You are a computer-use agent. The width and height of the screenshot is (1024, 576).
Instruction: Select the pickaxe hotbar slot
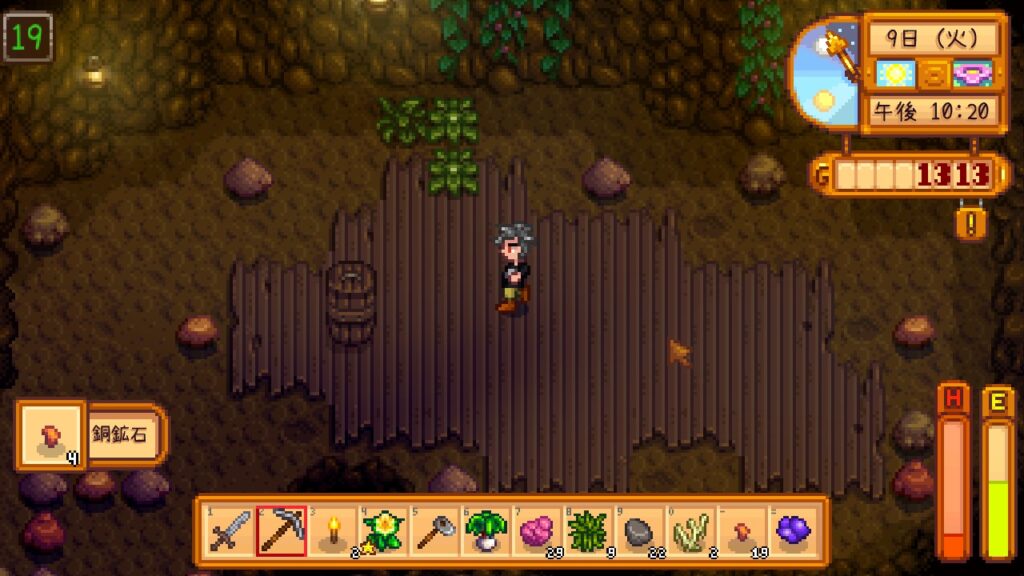pos(281,530)
